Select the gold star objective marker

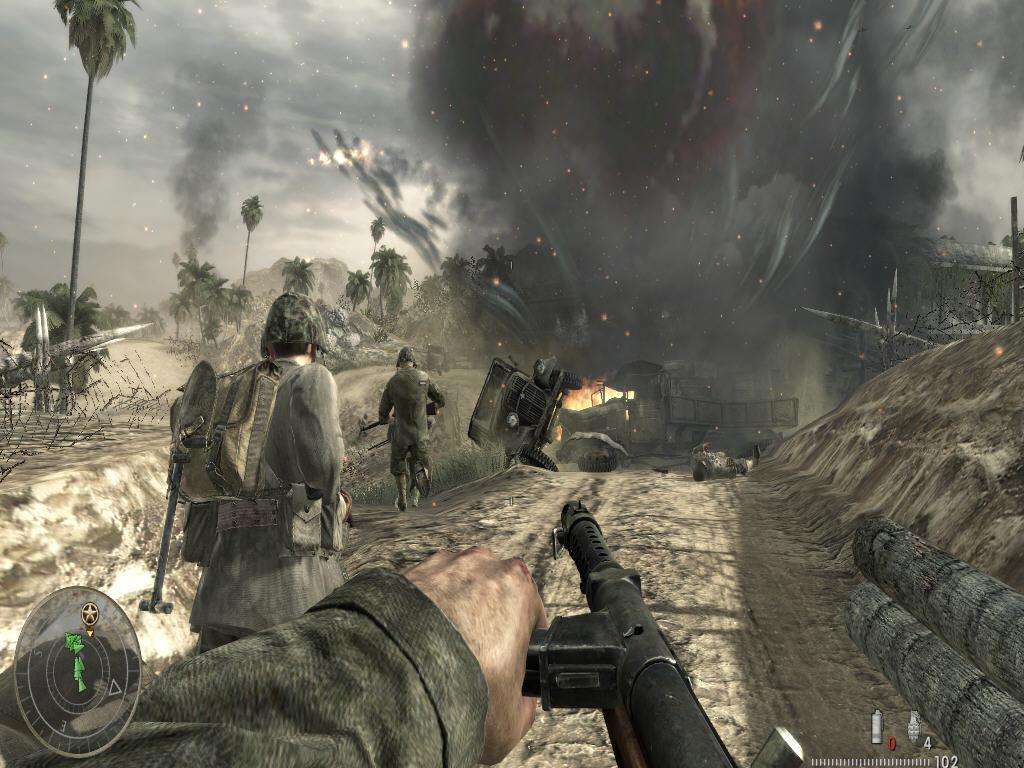coord(91,611)
